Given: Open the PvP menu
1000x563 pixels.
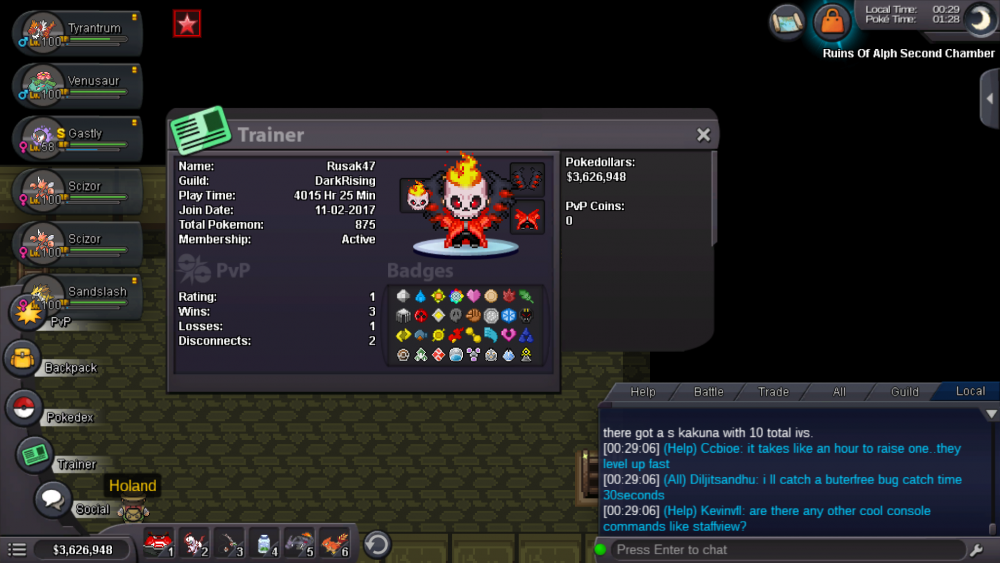Looking at the screenshot, I should point(28,312).
